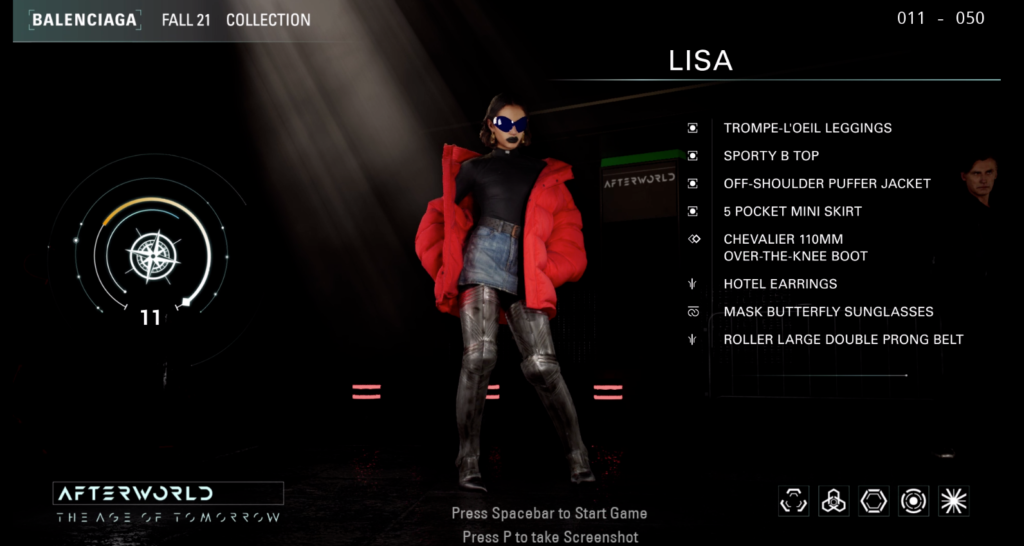1024x546 pixels.
Task: Pick the Roller Large Double Prong Belt
Action: coord(843,340)
